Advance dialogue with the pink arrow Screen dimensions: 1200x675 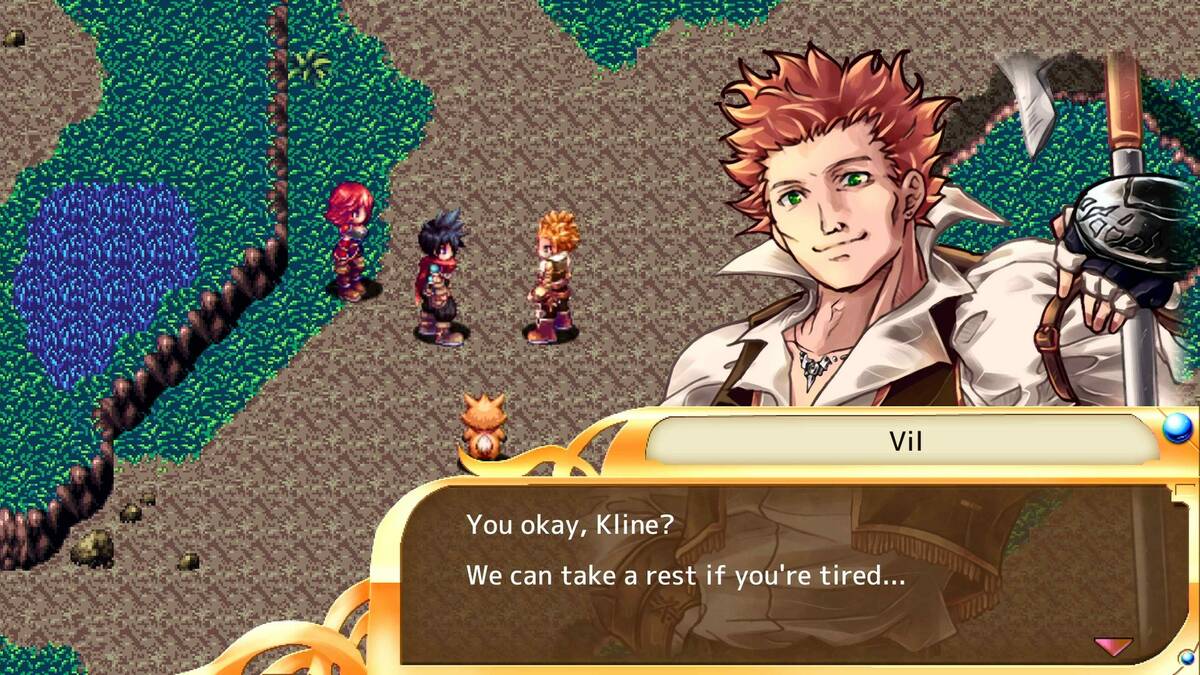(1113, 645)
